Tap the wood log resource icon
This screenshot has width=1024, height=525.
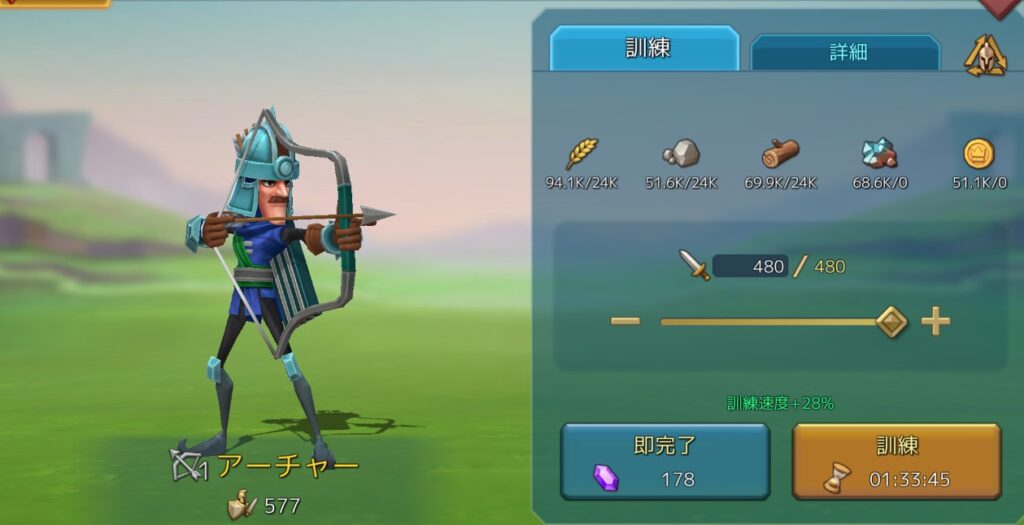point(781,154)
